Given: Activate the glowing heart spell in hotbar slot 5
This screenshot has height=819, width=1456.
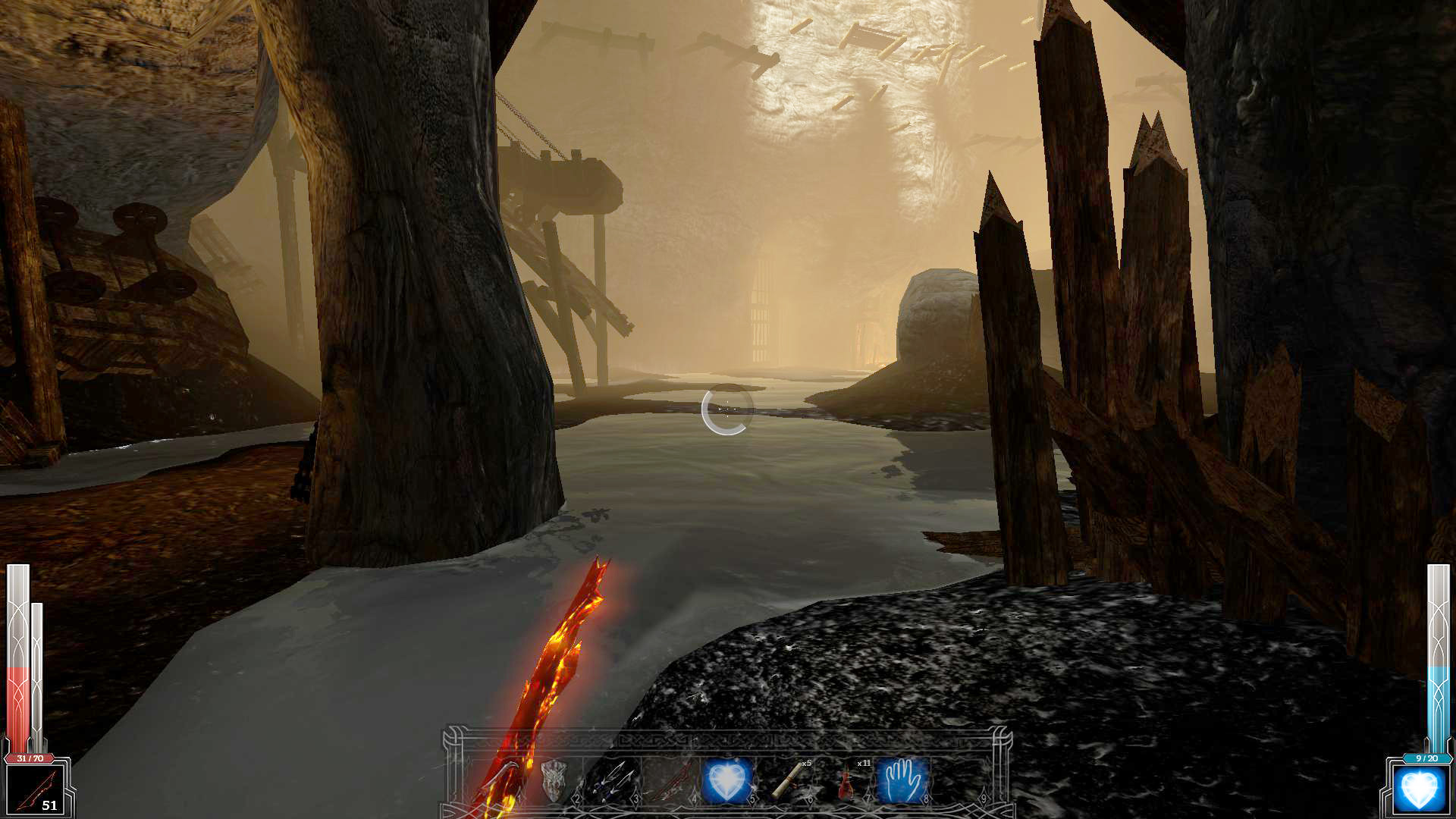Looking at the screenshot, I should pyautogui.click(x=727, y=780).
